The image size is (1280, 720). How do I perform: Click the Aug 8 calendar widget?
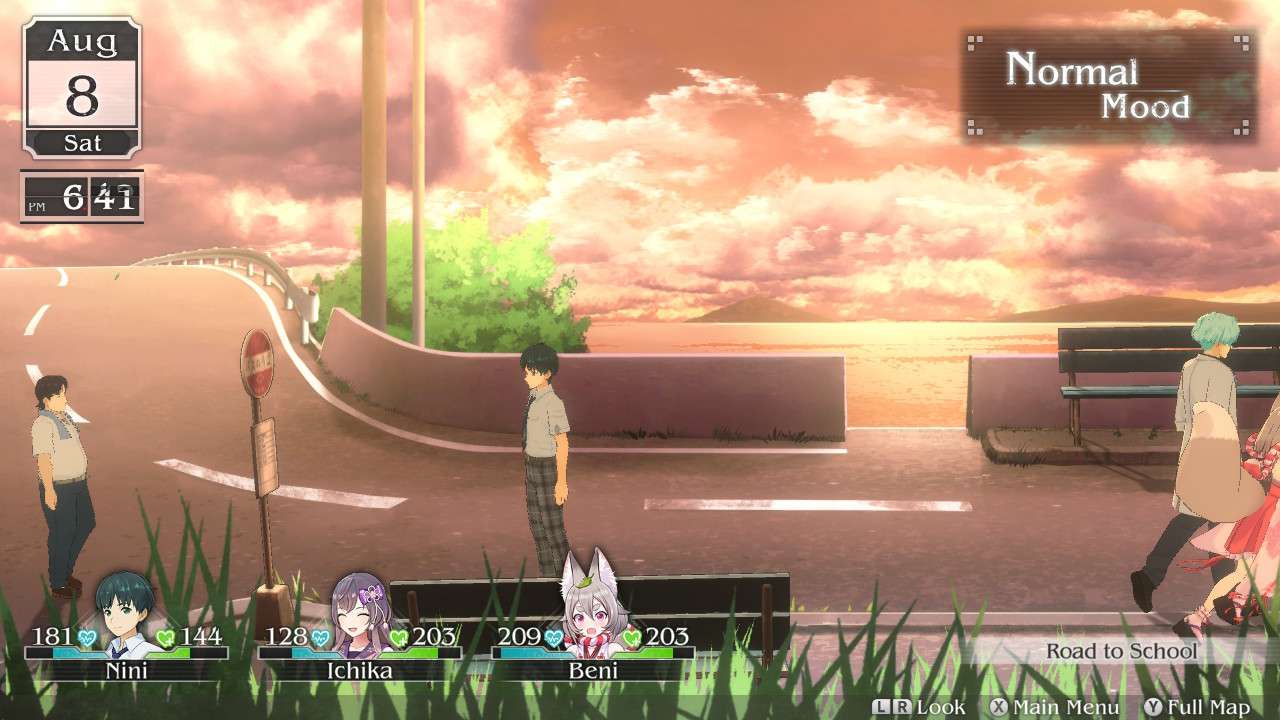(80, 85)
